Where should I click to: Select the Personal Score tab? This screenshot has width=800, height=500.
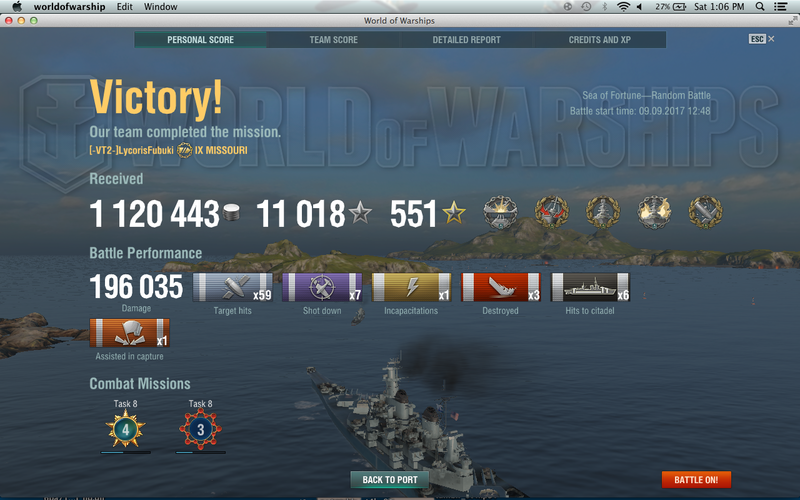(x=201, y=40)
